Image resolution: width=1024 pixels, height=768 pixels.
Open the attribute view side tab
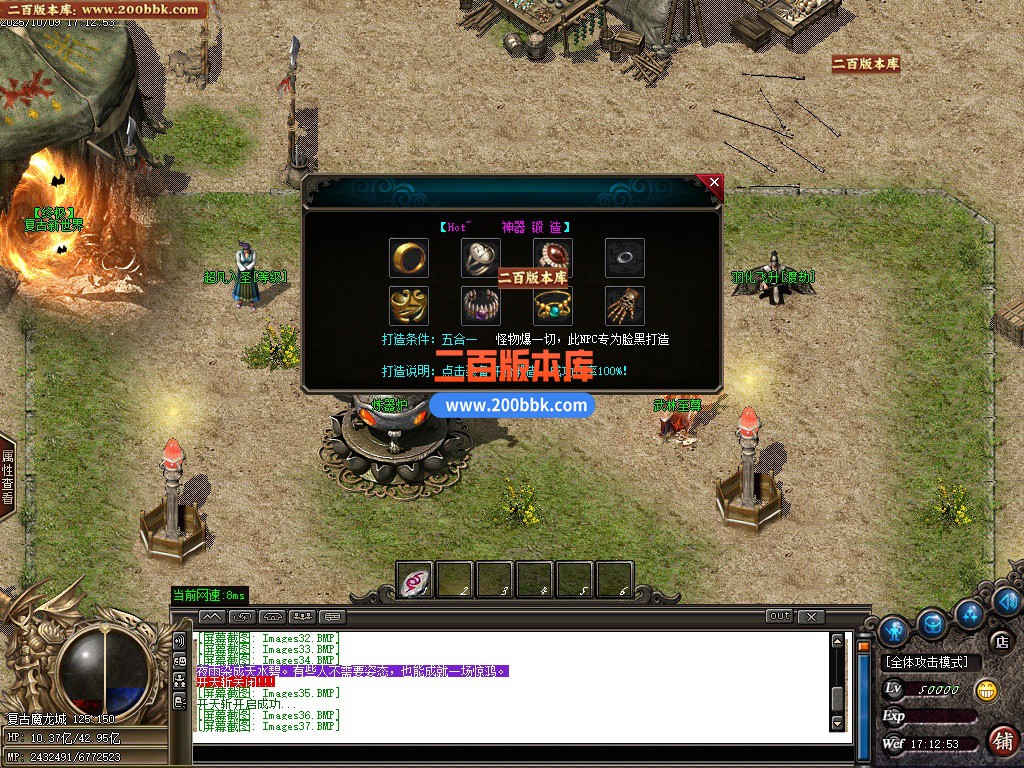8,477
